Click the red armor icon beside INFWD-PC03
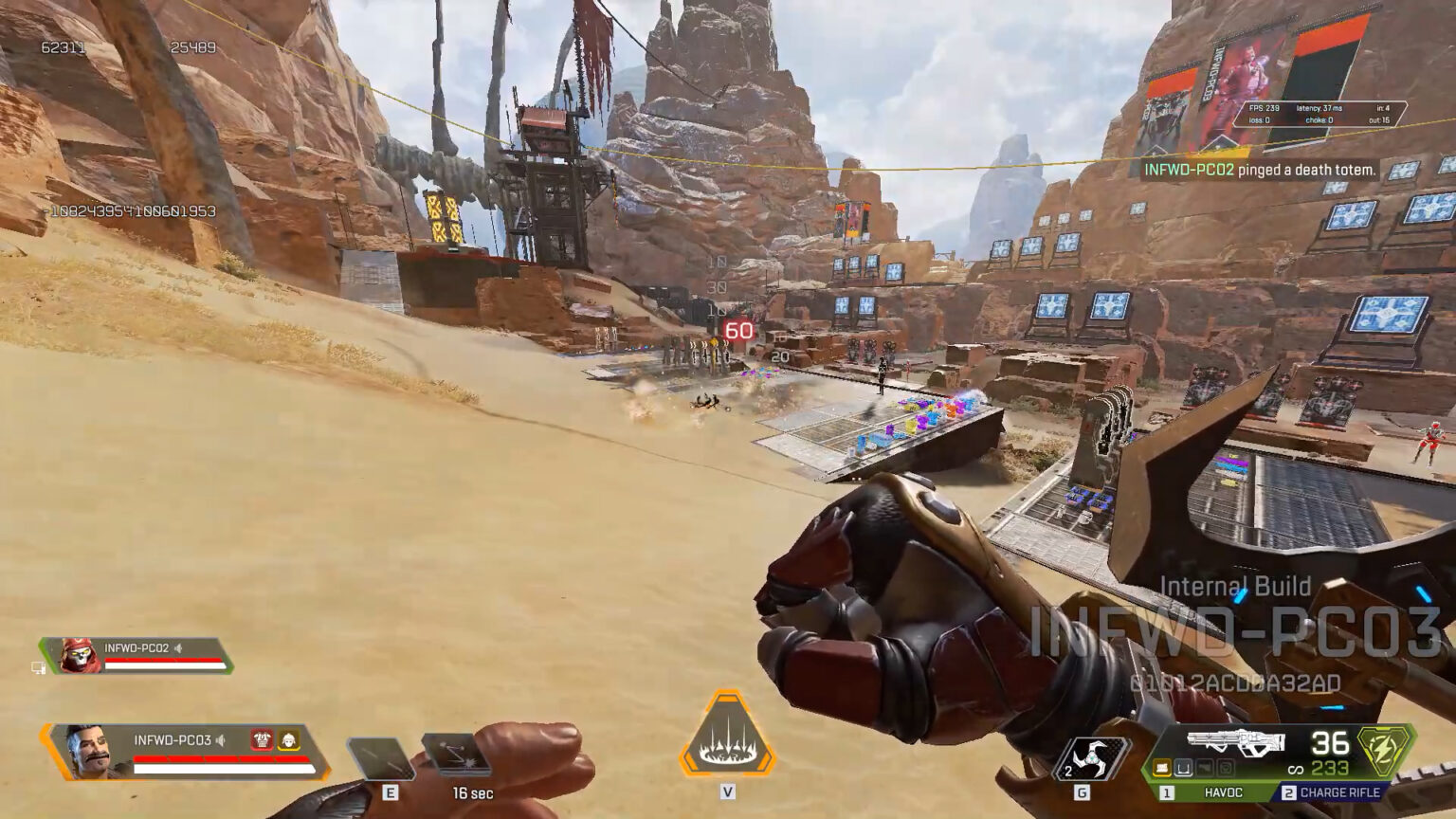This screenshot has height=819, width=1456. pos(262,739)
